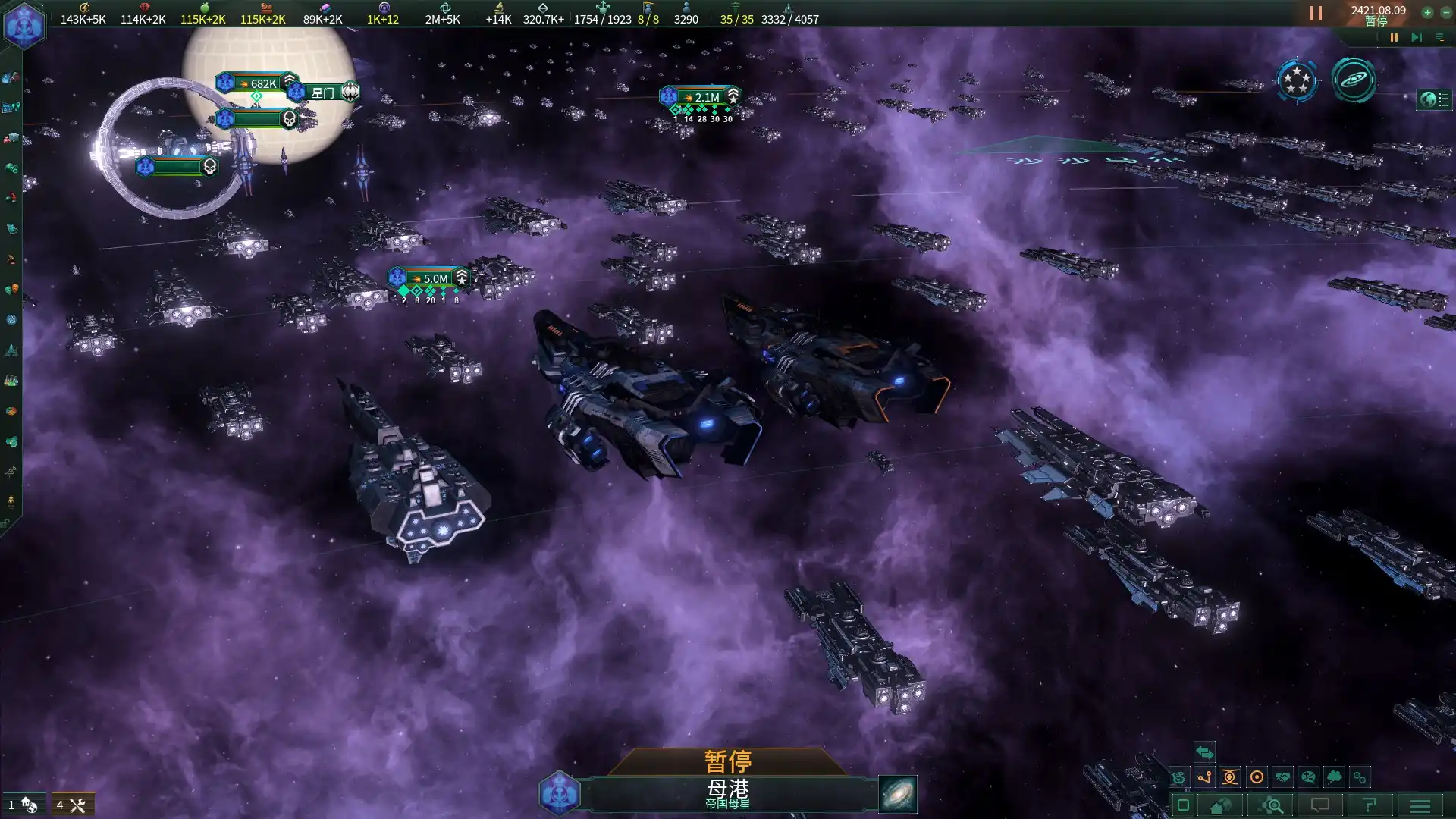Viewport: 1456px width, 819px height.
Task: Click the skip-forward play icon below date
Action: pos(1416,37)
